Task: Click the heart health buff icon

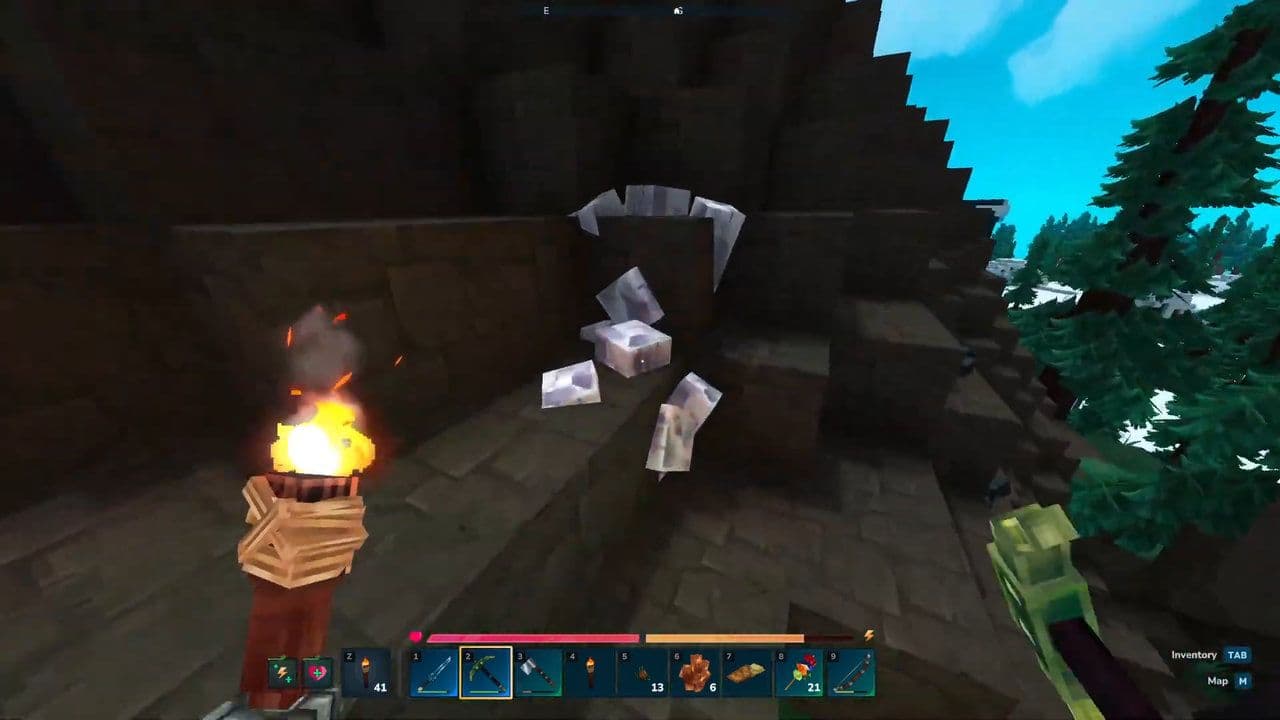Action: point(317,673)
